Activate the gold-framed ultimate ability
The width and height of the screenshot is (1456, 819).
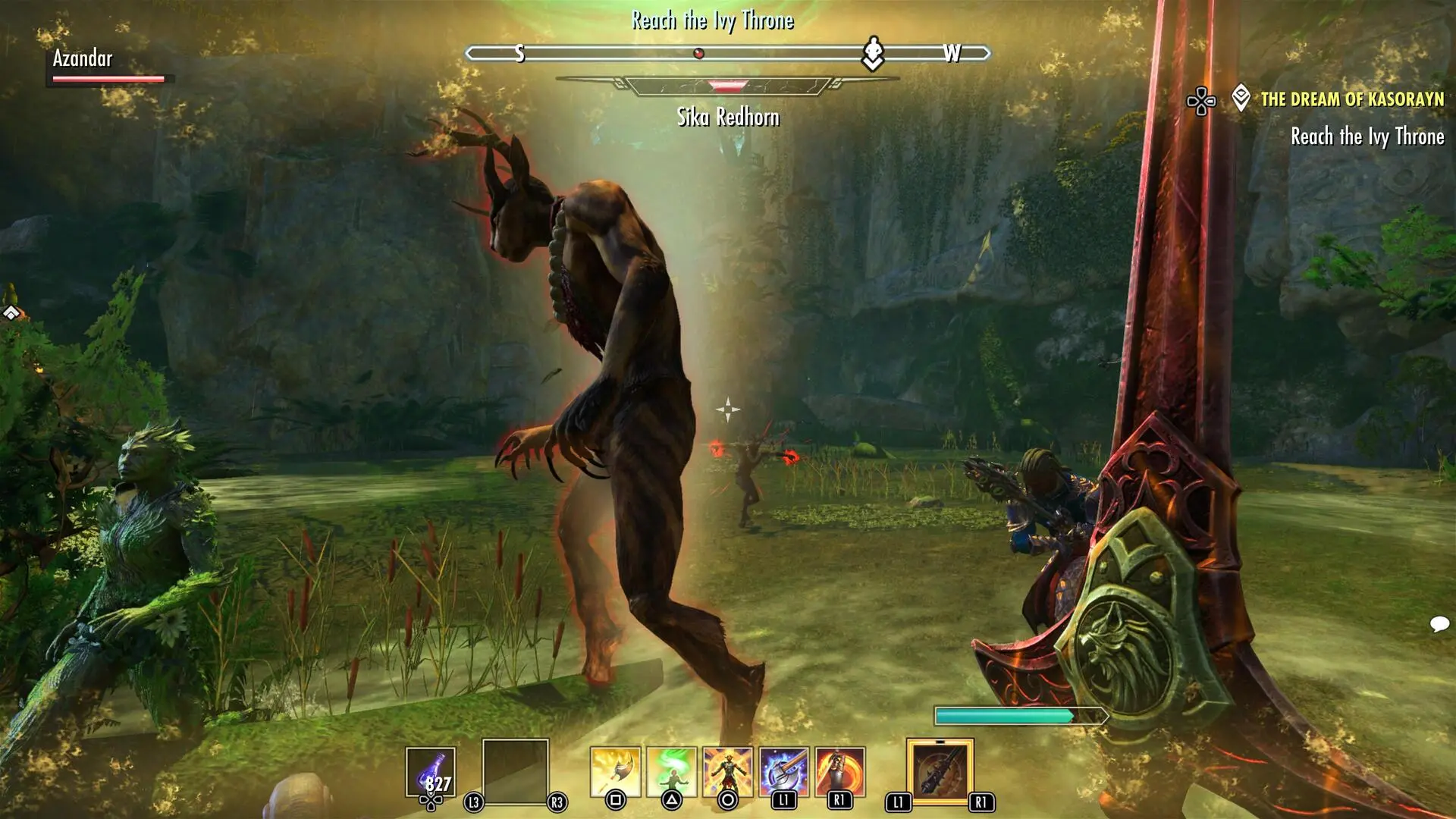pyautogui.click(x=940, y=771)
